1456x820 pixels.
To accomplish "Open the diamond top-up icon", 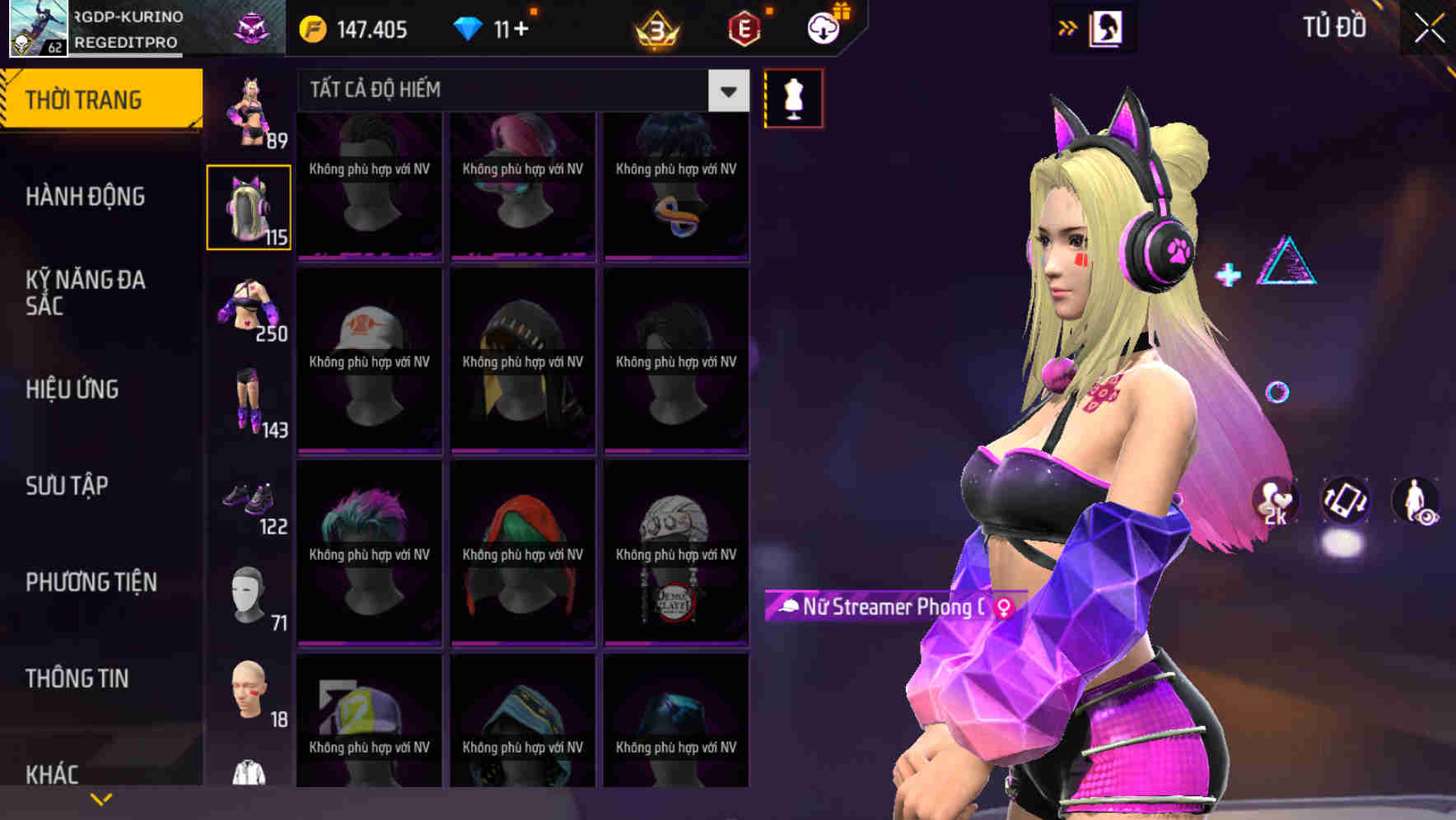I will coord(469,29).
